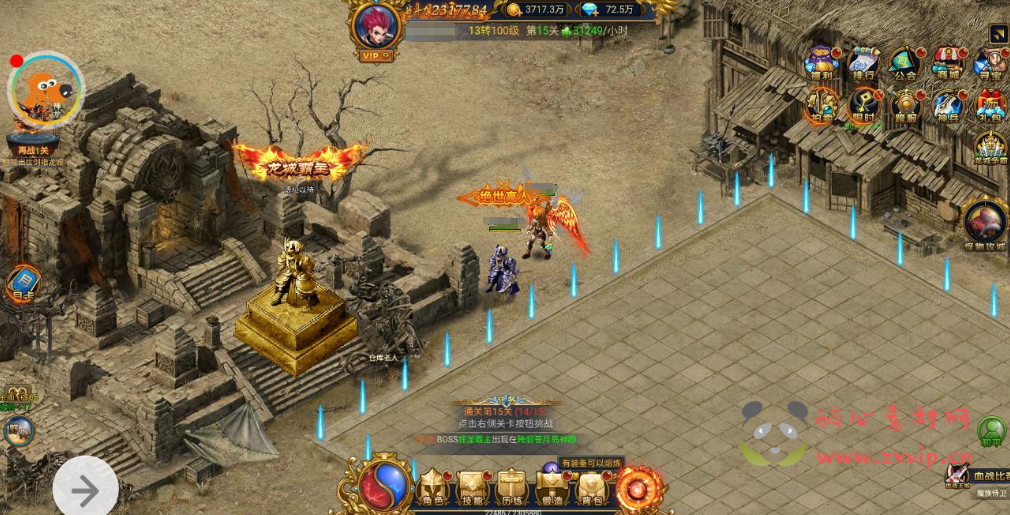Open the 公会 guild menu

point(905,62)
